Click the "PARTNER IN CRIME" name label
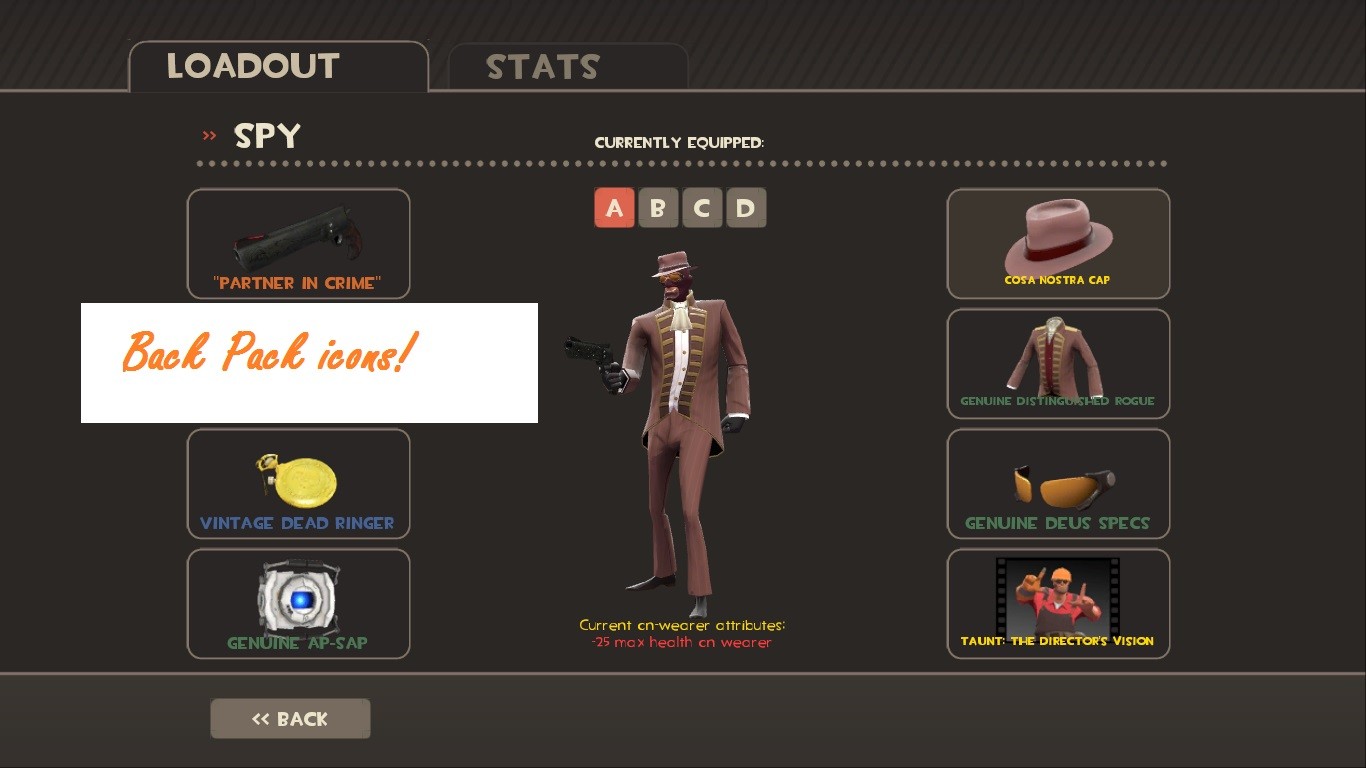The height and width of the screenshot is (768, 1366). [x=298, y=283]
